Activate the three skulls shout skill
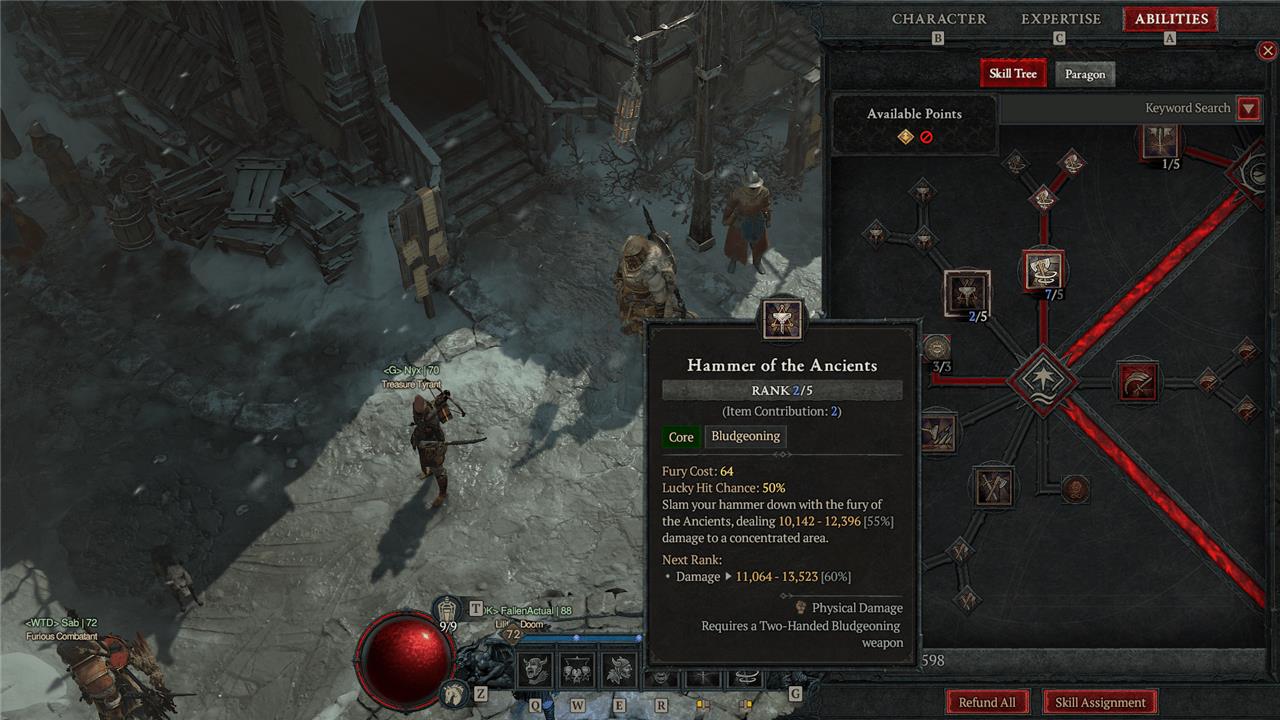Viewport: 1280px width, 720px height. 578,669
